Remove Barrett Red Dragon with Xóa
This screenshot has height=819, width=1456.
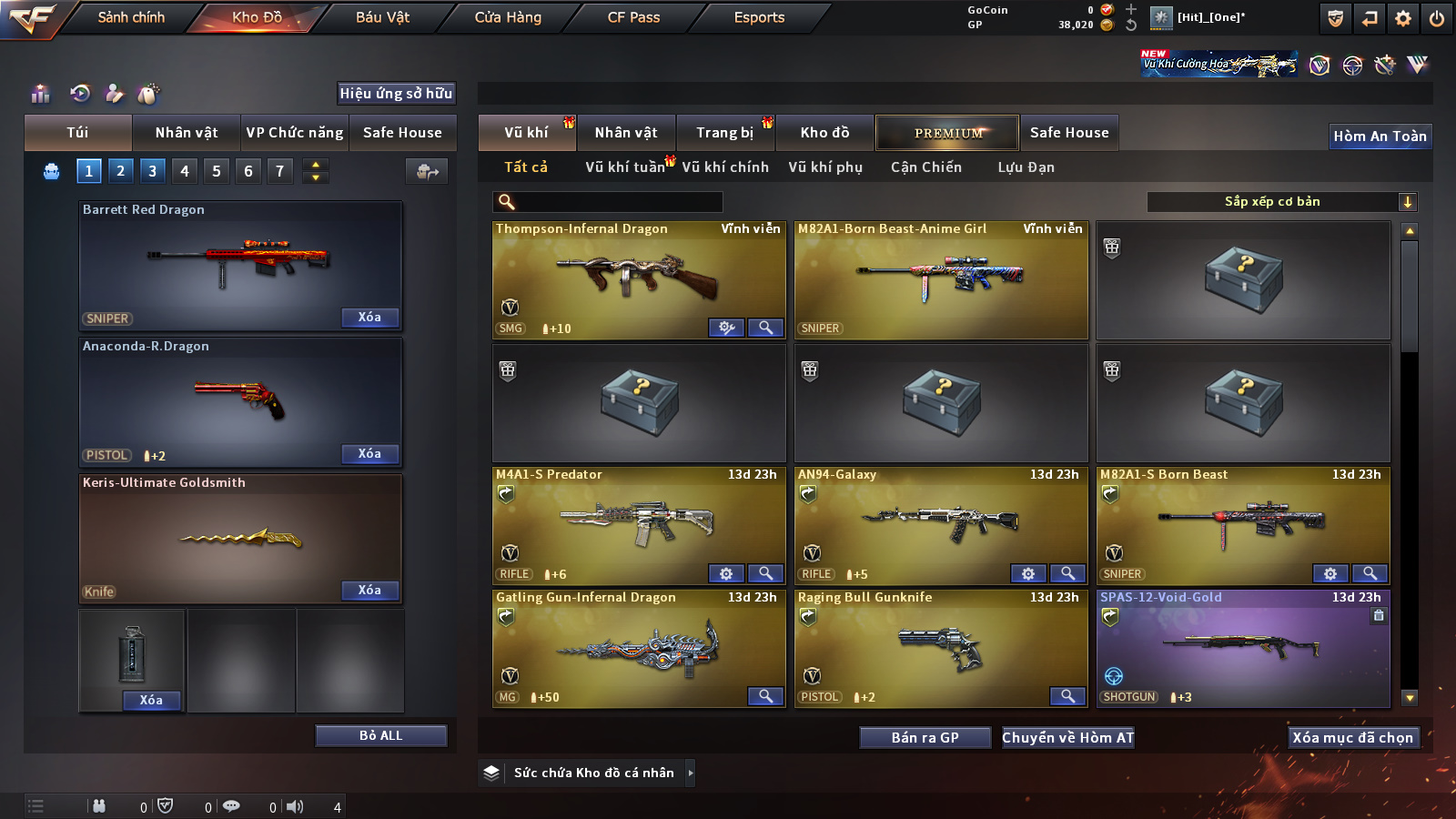pyautogui.click(x=369, y=318)
